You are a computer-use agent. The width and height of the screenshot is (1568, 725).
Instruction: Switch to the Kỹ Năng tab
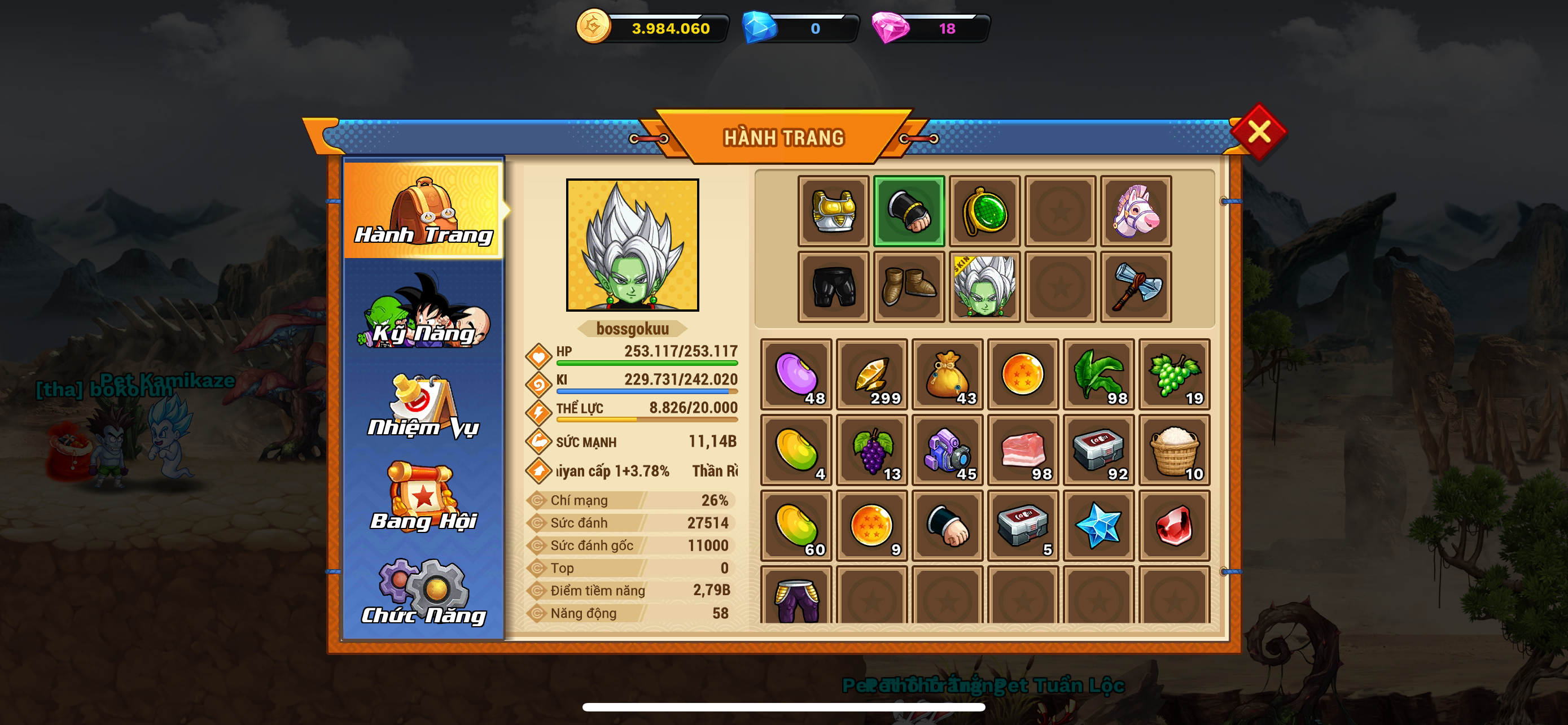pyautogui.click(x=424, y=312)
